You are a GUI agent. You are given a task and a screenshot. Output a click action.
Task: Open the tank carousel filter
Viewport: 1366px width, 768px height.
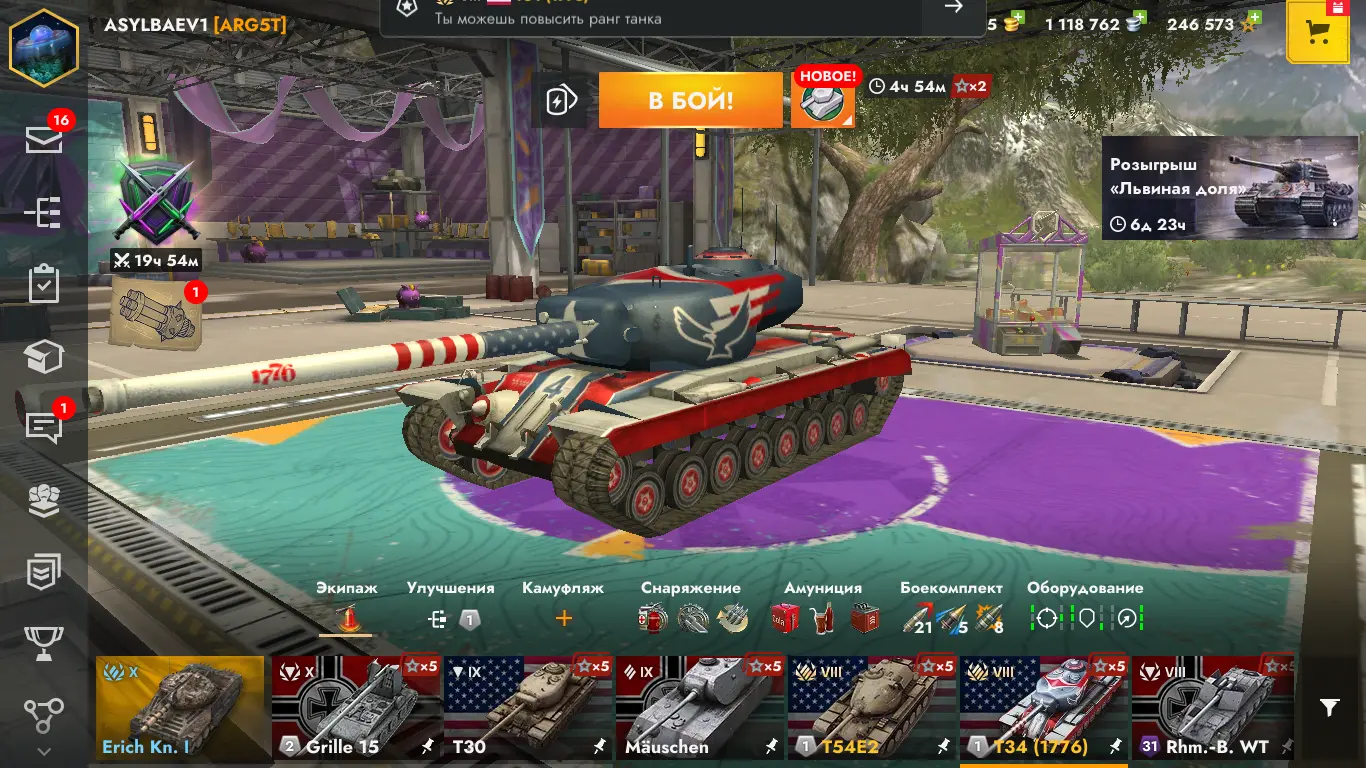point(1329,708)
